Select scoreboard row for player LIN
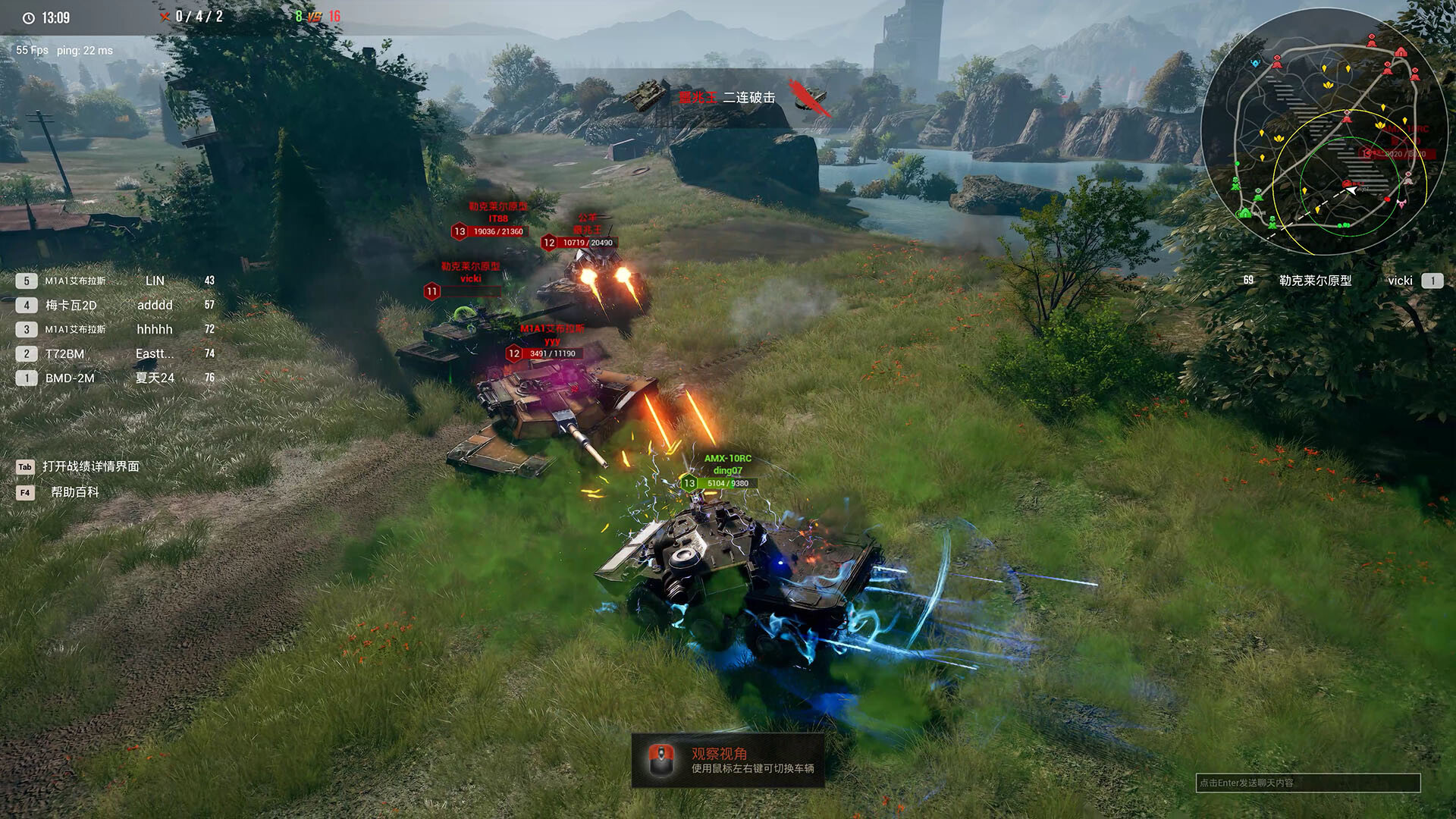The width and height of the screenshot is (1456, 819). click(114, 281)
